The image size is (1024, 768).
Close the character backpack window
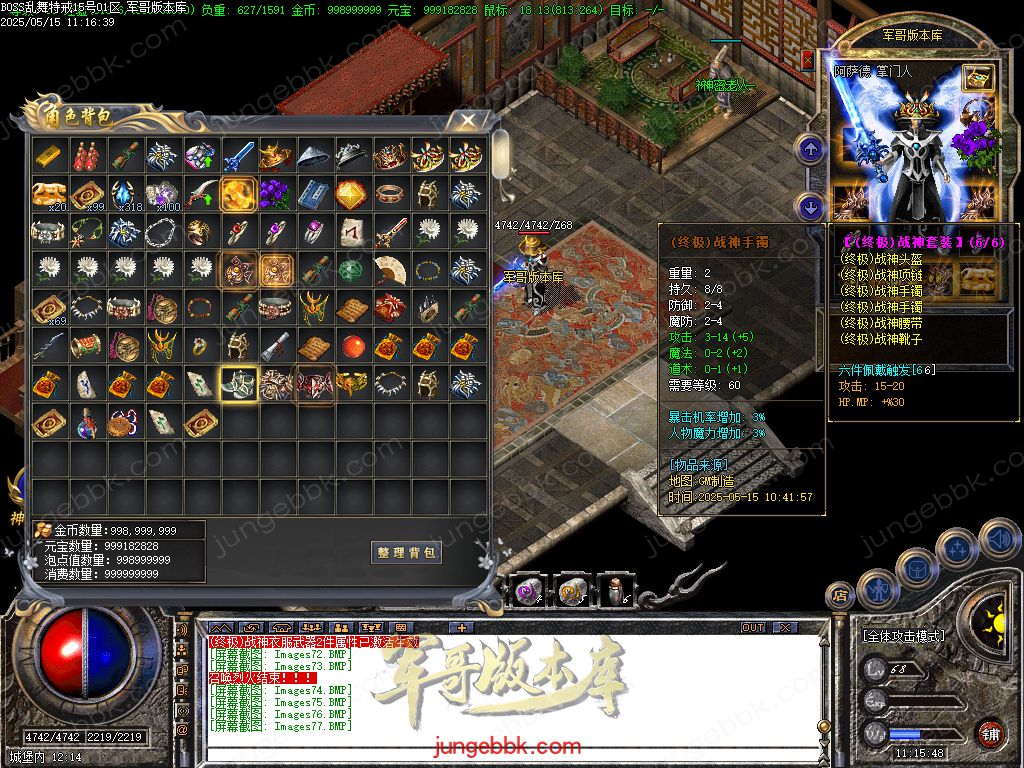tap(467, 121)
